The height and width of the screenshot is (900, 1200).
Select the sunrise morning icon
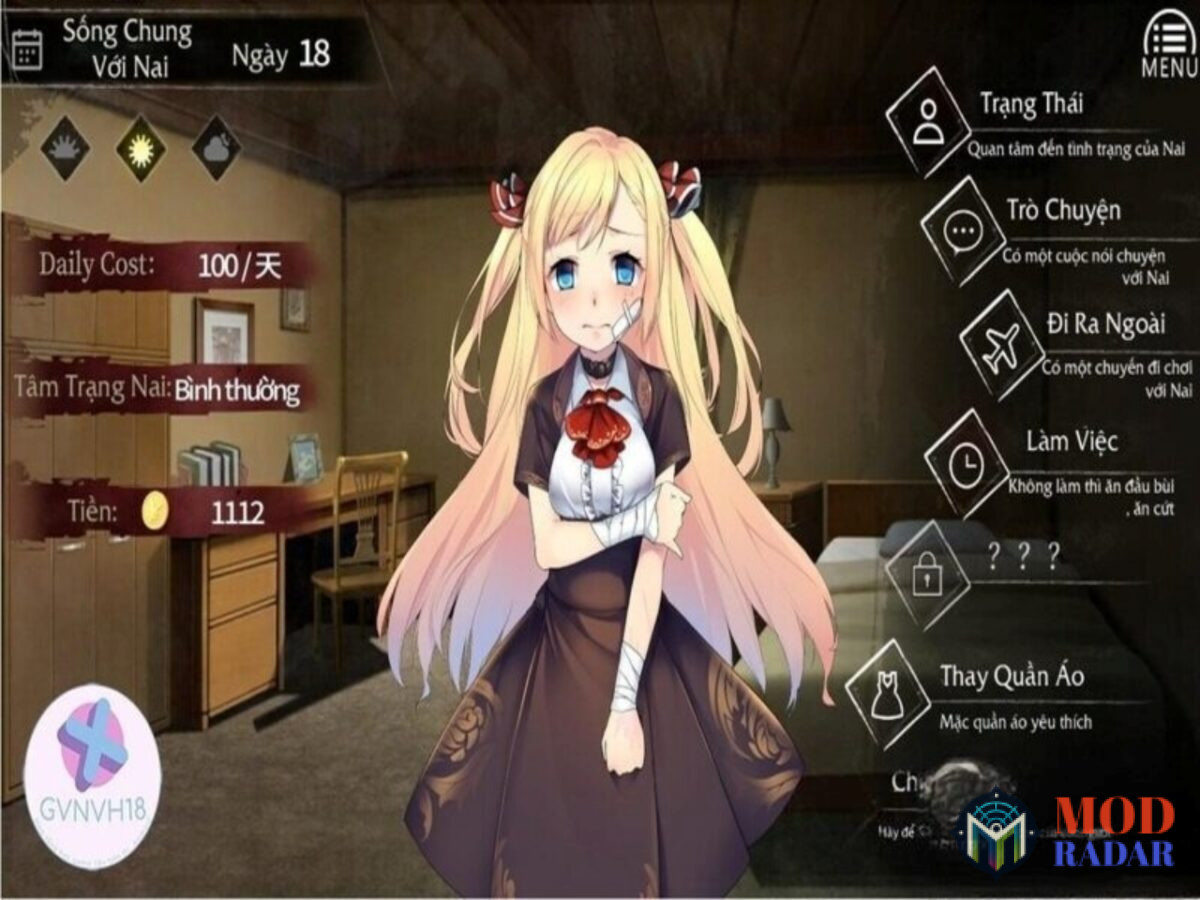pos(66,148)
